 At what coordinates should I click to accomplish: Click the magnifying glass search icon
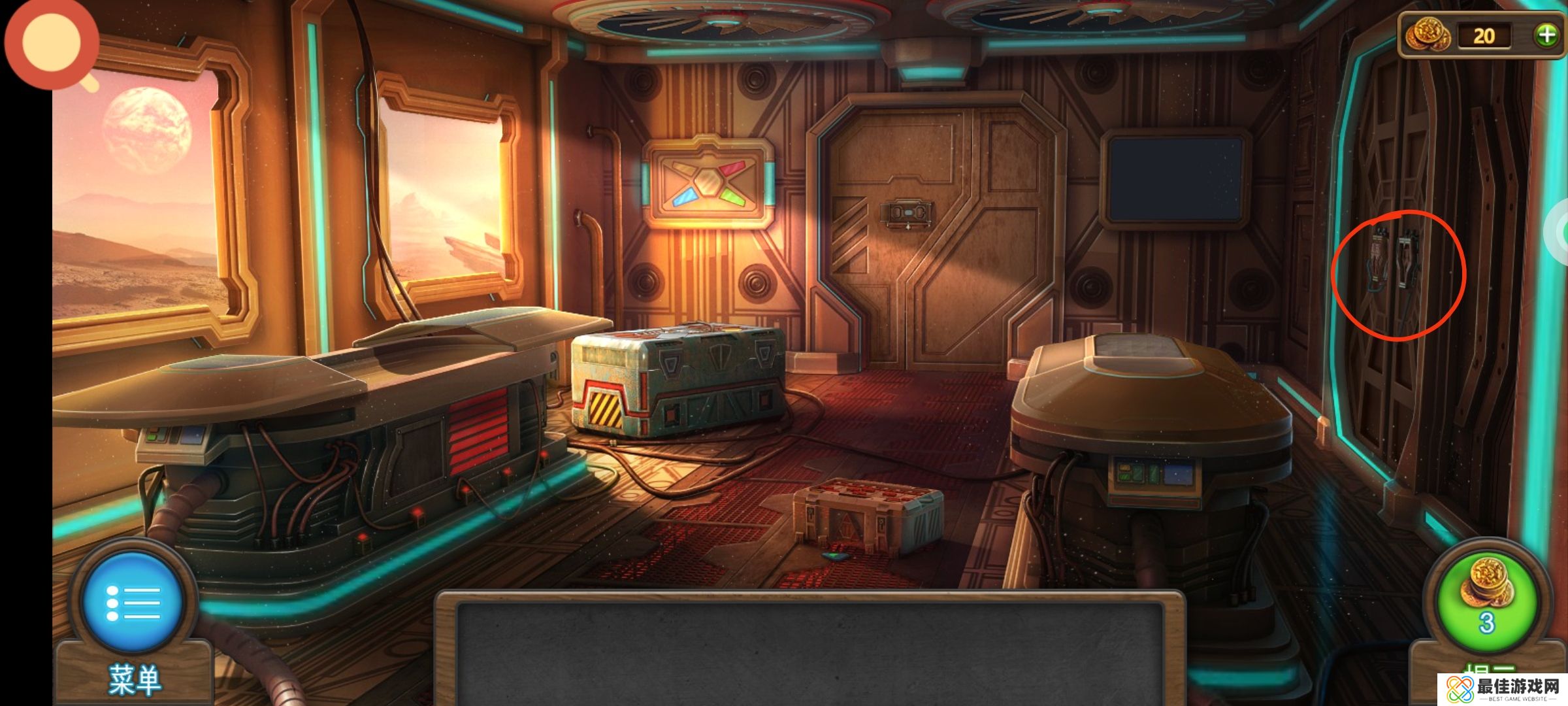pos(52,44)
